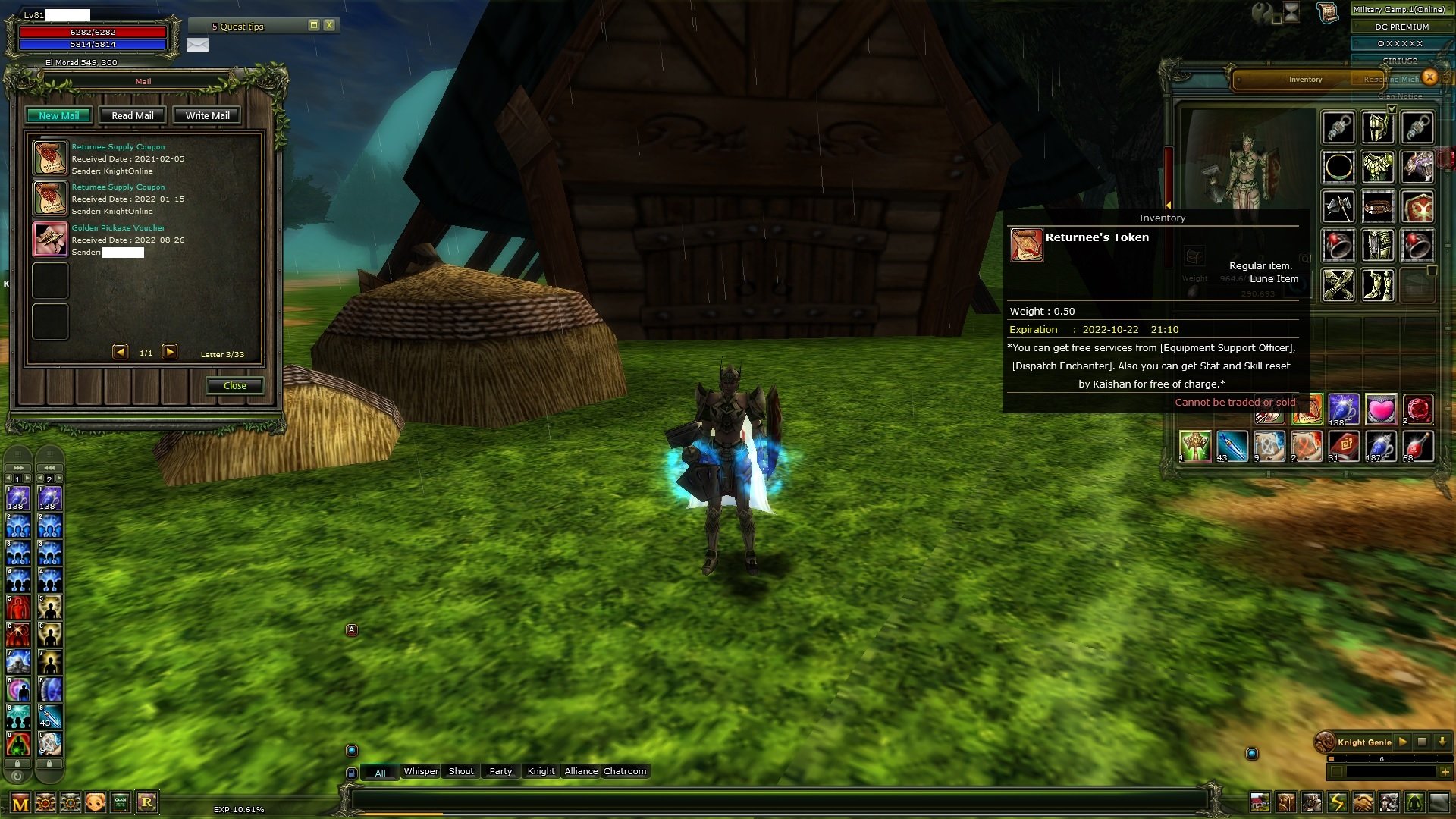Viewport: 1456px width, 819px height.
Task: Switch to the Write Mail tab
Action: (x=207, y=115)
